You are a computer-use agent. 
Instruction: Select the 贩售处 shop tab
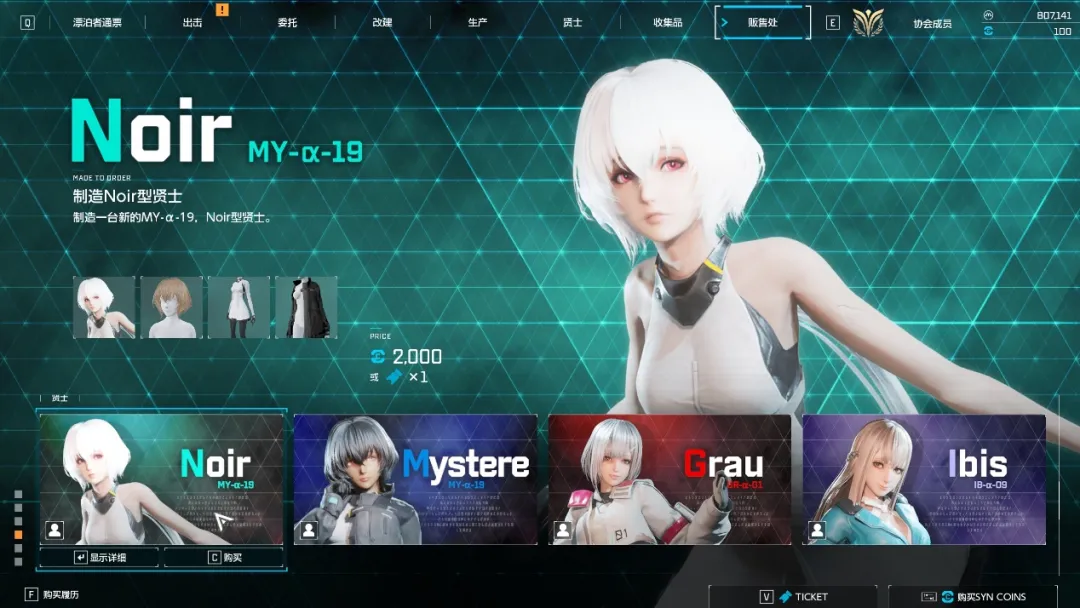[763, 22]
